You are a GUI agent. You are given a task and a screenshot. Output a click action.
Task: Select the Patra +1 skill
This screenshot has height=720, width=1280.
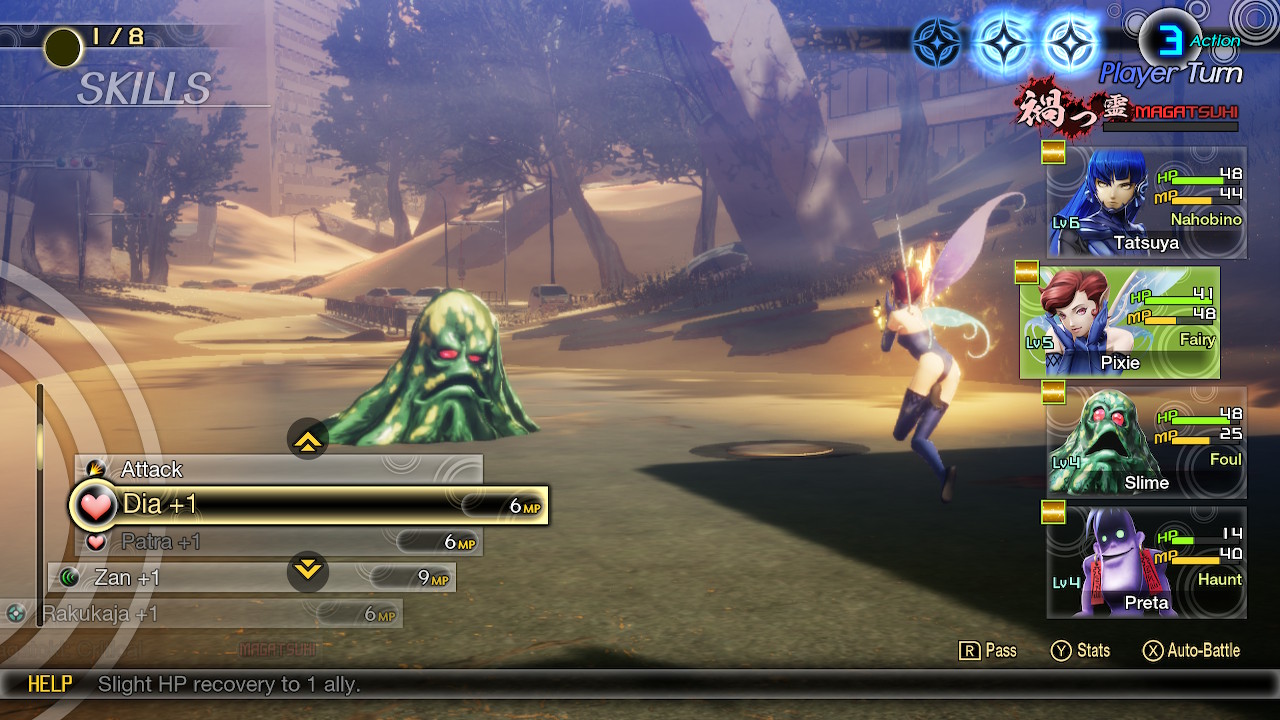278,542
